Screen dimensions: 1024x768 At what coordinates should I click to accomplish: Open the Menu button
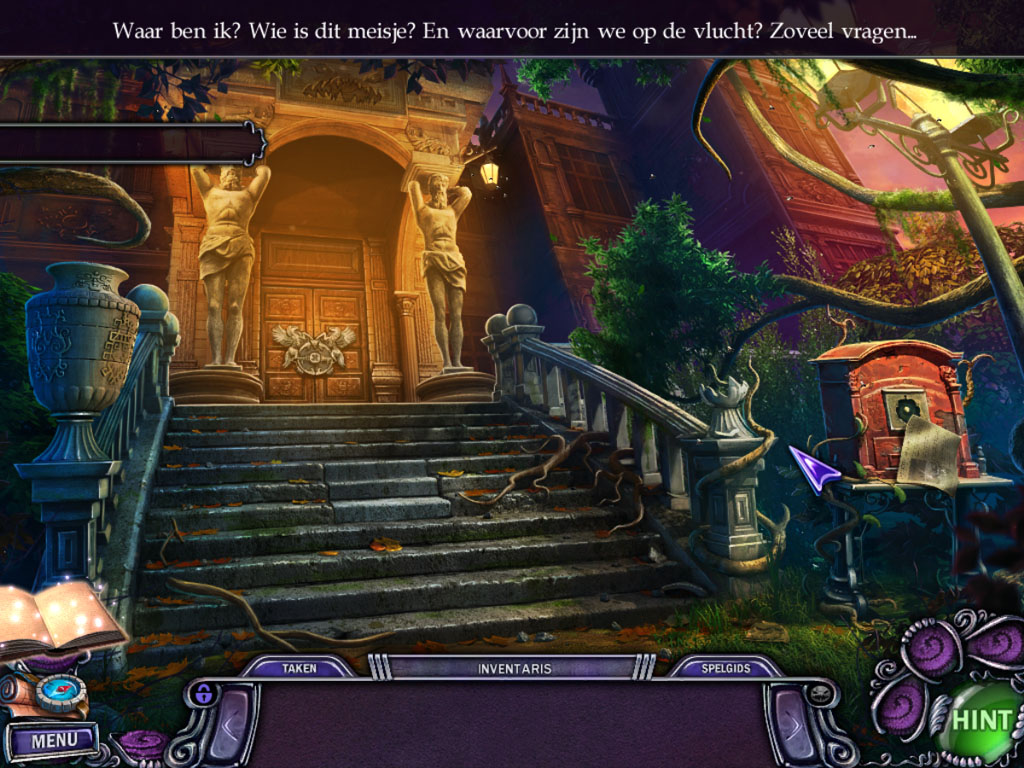coord(52,741)
